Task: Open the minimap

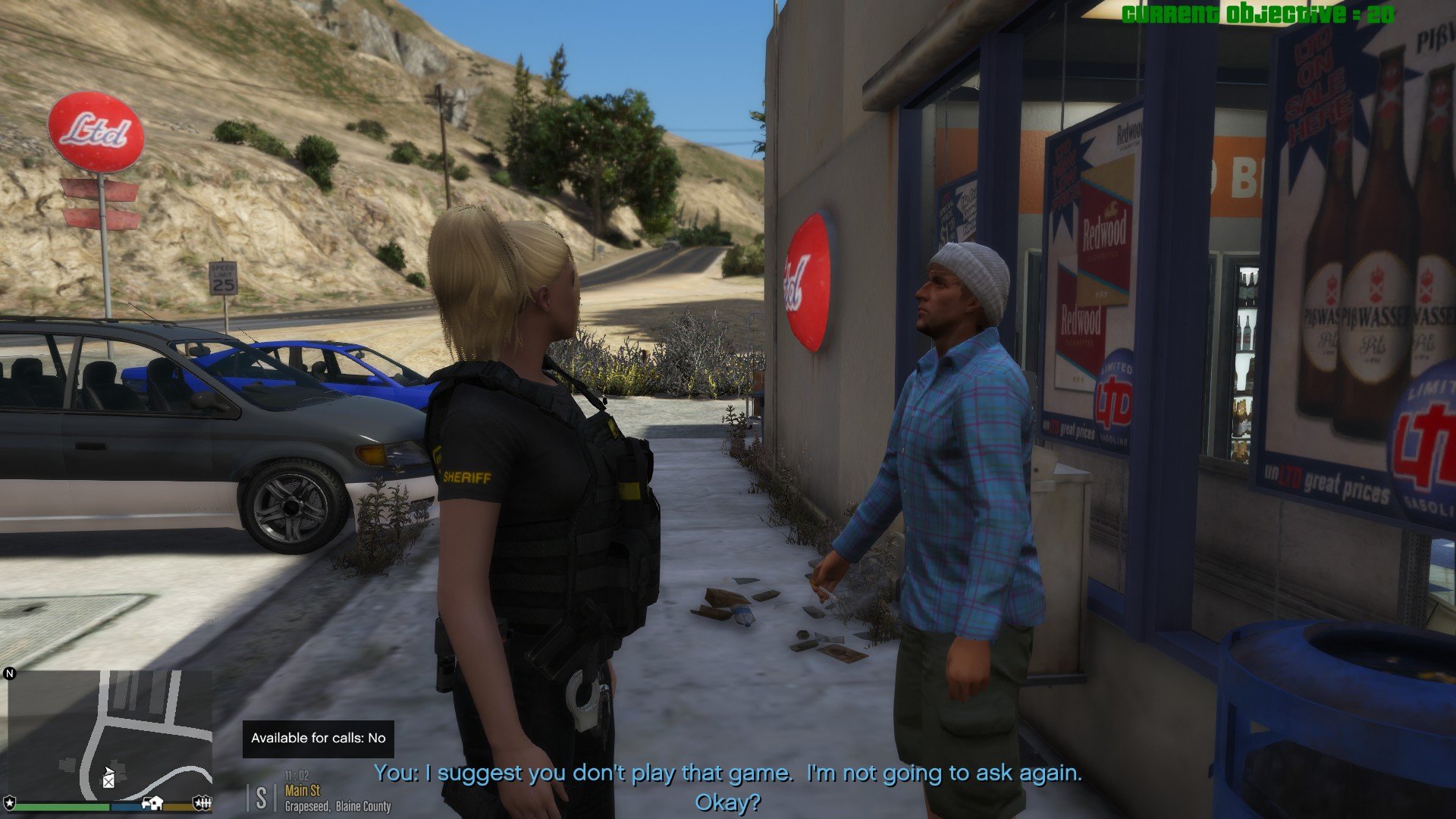Action: coord(110,734)
